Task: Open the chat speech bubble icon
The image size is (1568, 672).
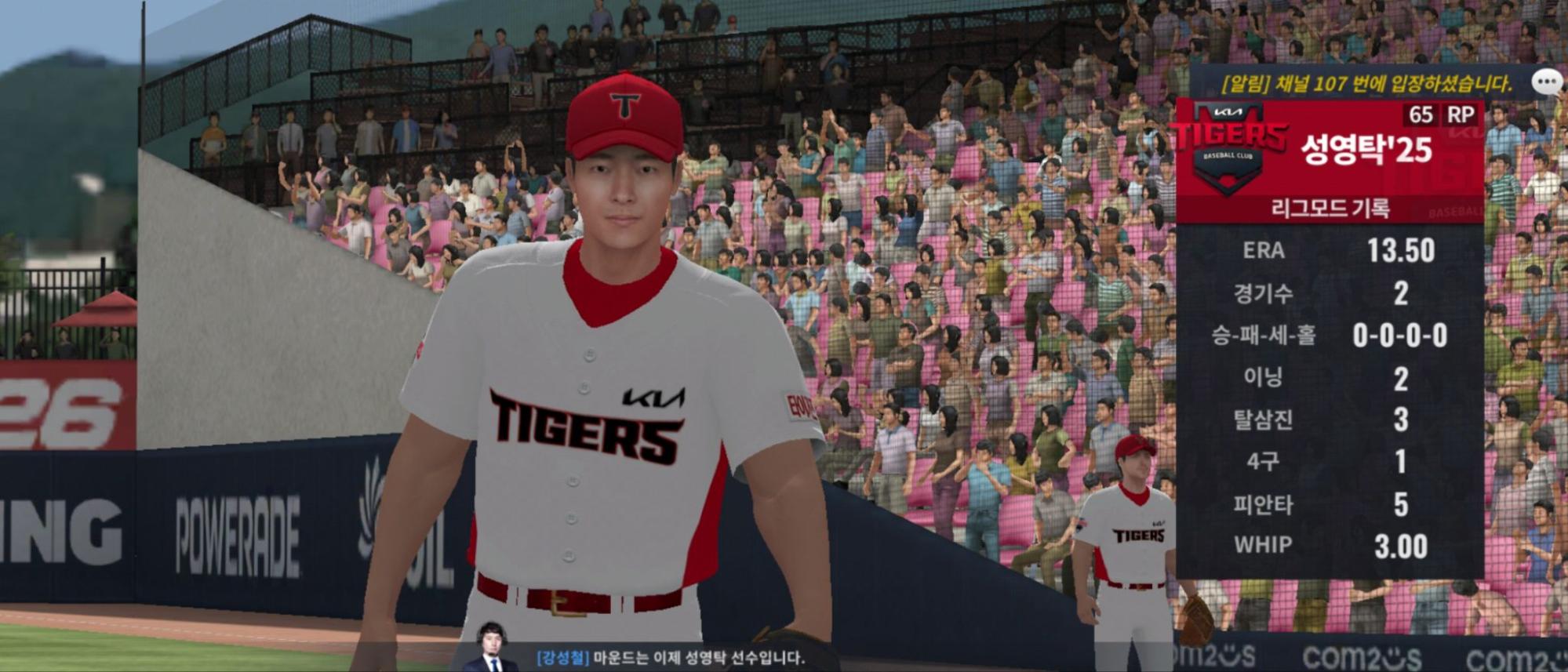Action: (x=1547, y=82)
